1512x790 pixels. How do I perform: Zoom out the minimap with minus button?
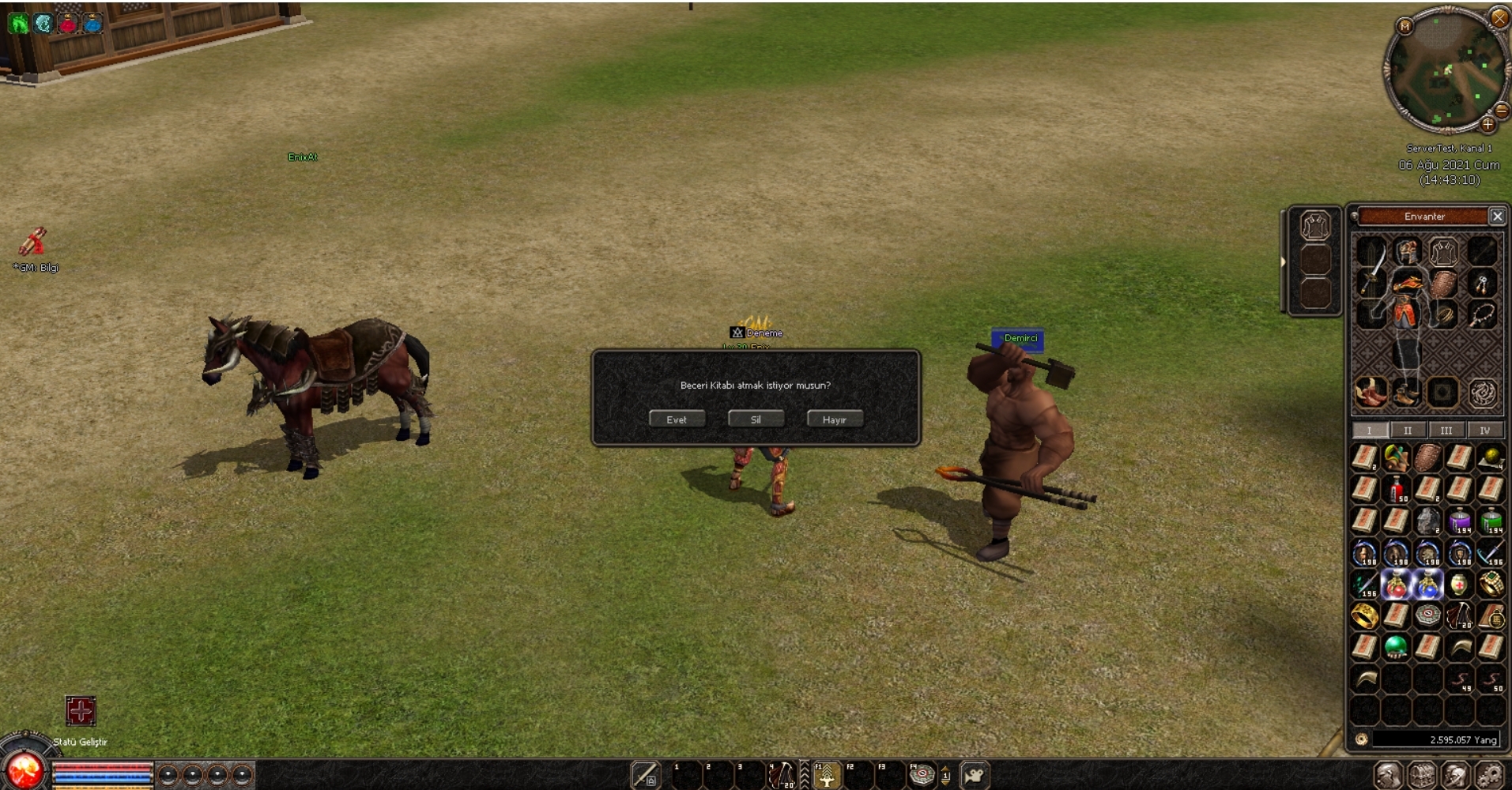click(1503, 111)
